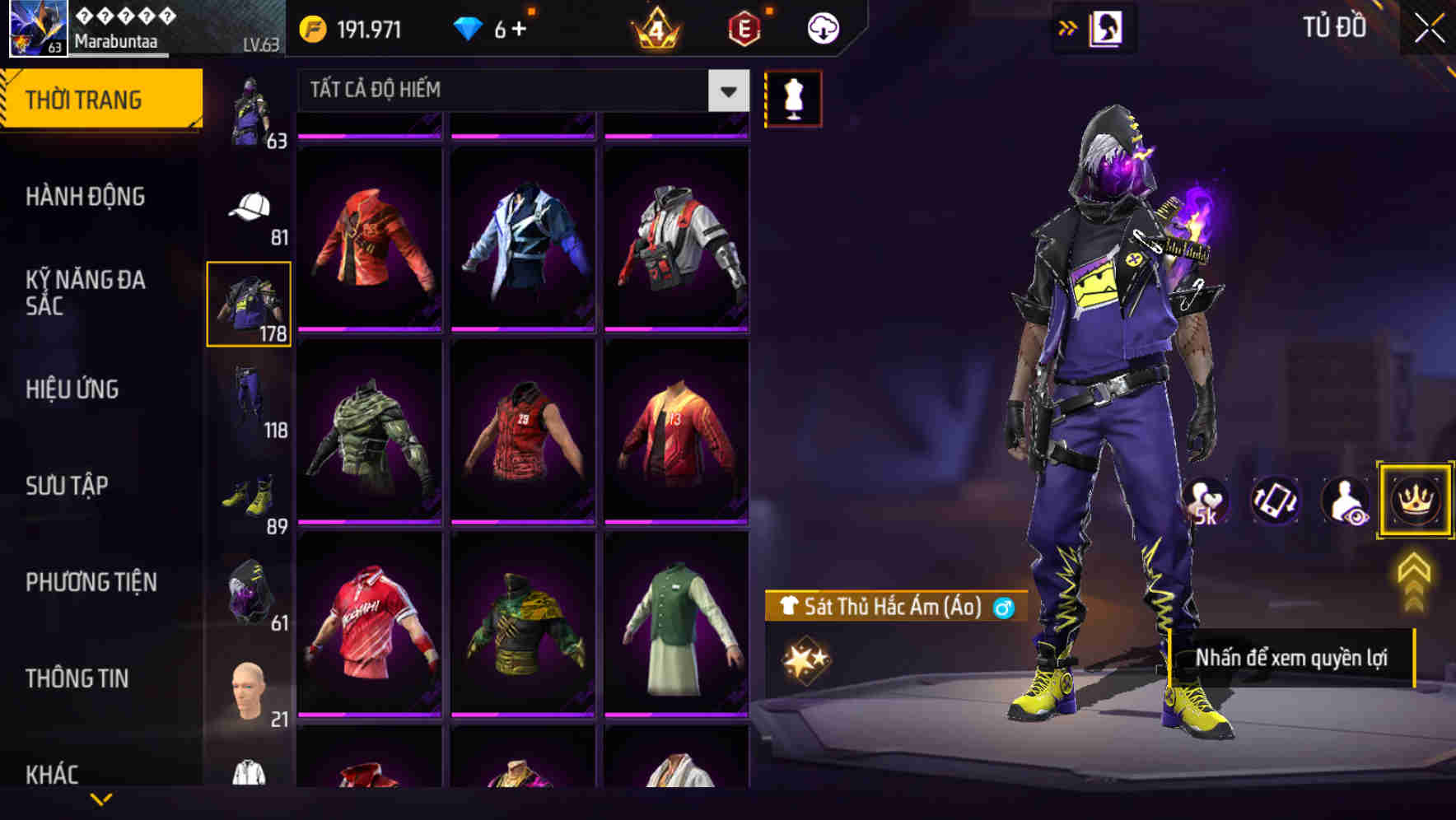The height and width of the screenshot is (820, 1456).
Task: Select the highlighted shirt category with 178 items
Action: 250,303
